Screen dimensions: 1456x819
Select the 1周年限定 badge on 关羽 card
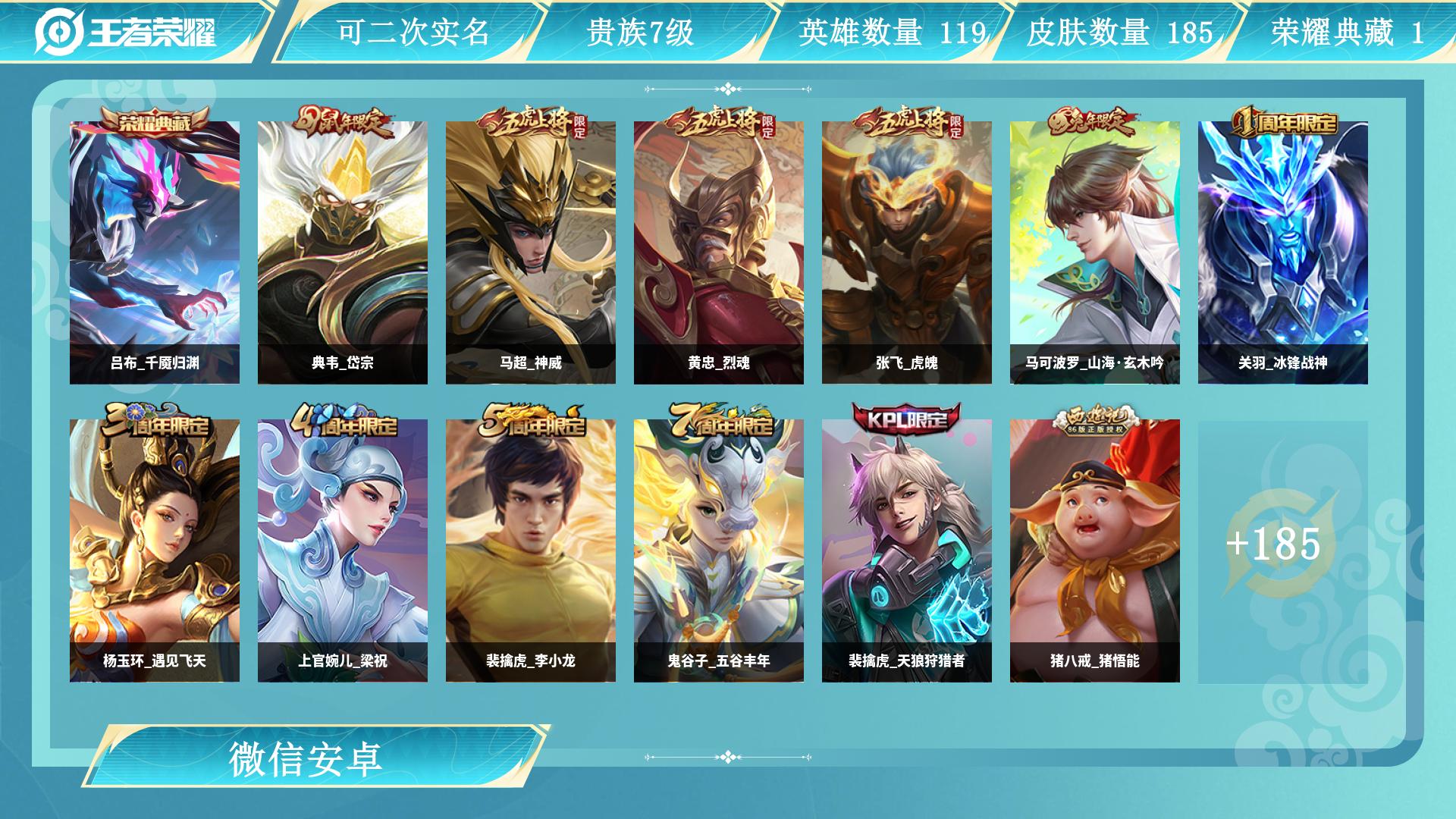1285,121
